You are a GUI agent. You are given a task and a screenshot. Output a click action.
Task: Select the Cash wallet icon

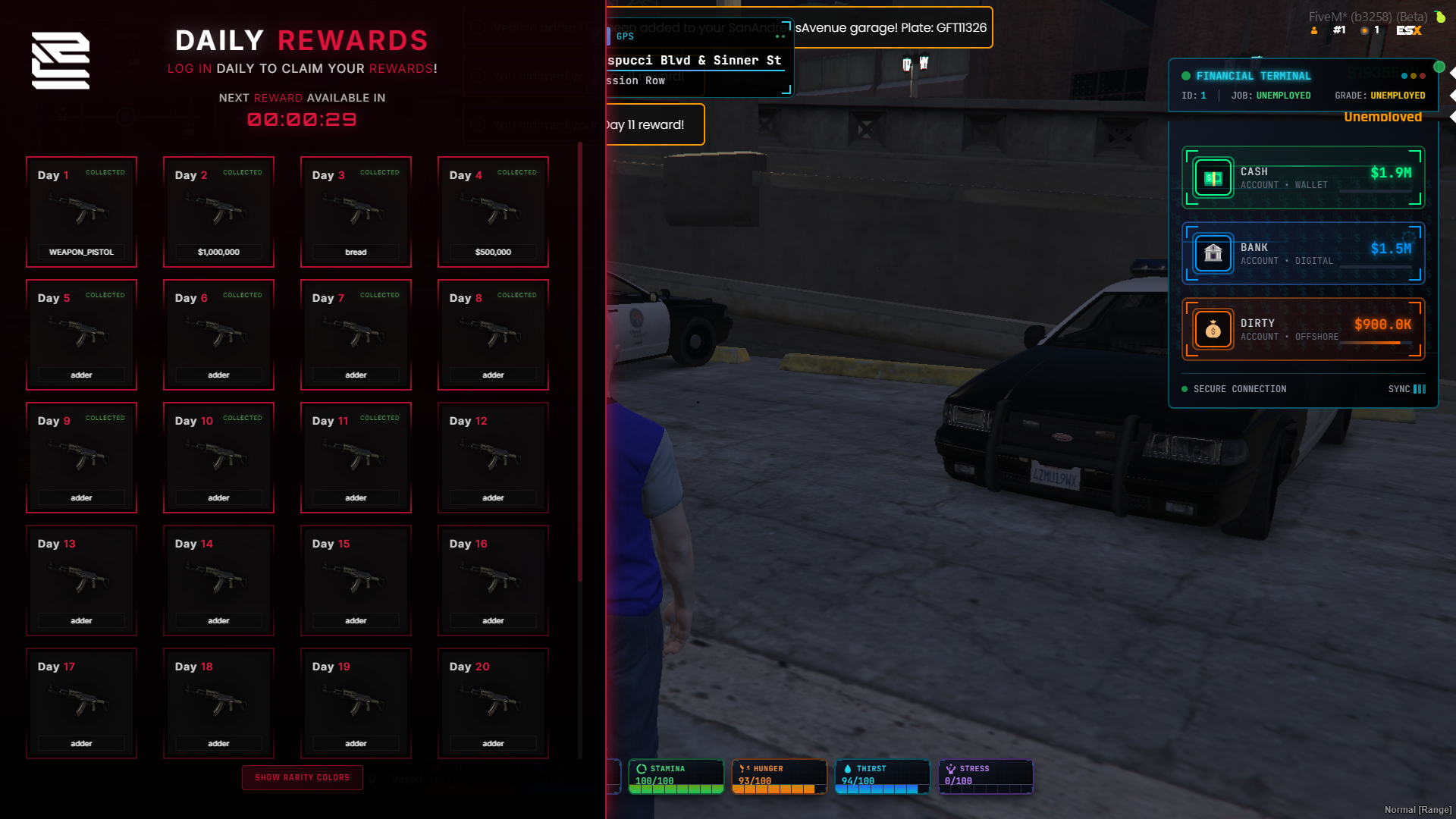point(1213,177)
